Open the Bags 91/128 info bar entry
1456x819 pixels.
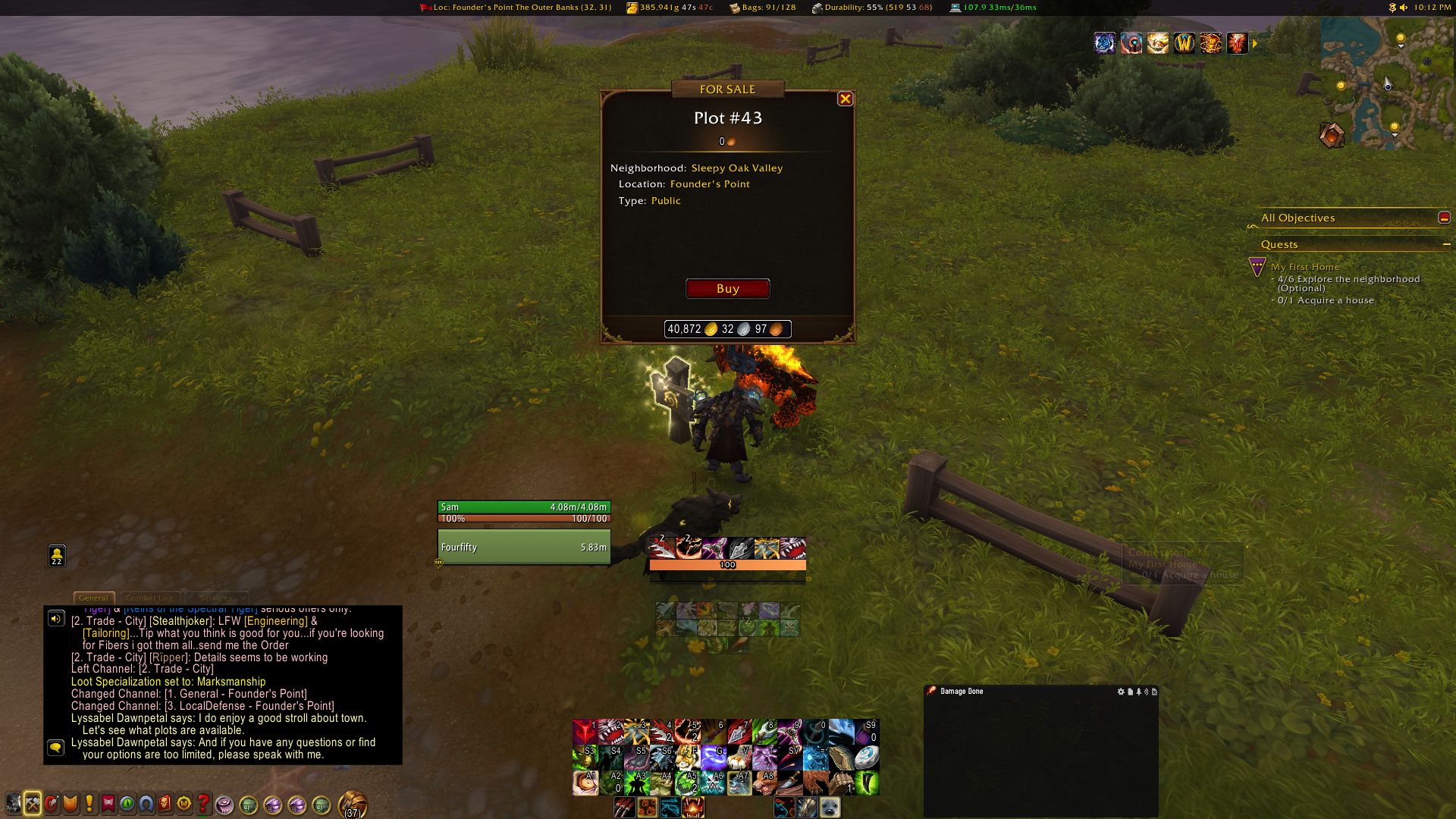click(762, 8)
